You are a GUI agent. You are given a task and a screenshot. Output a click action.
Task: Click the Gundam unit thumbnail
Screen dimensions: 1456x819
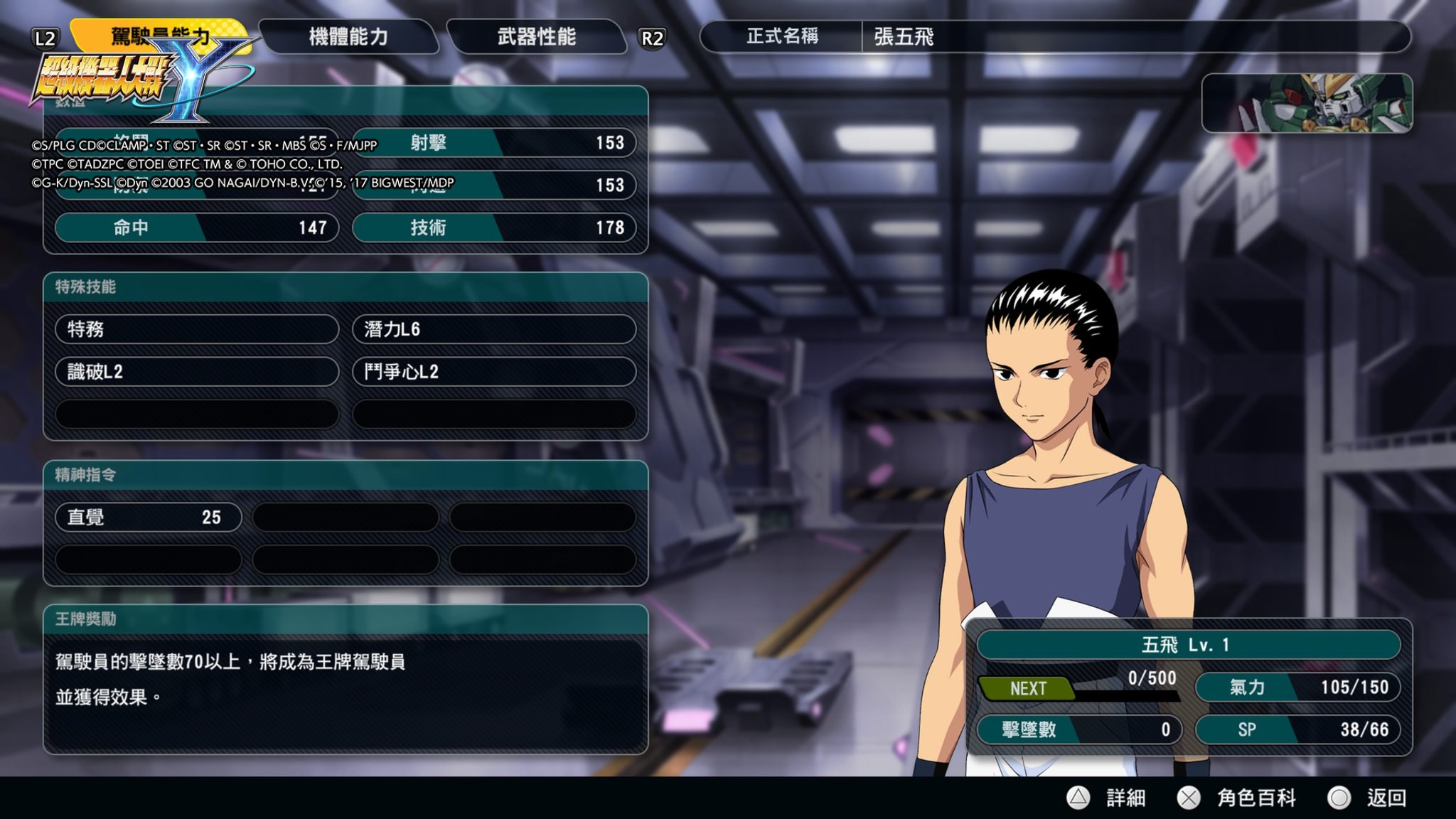1307,104
